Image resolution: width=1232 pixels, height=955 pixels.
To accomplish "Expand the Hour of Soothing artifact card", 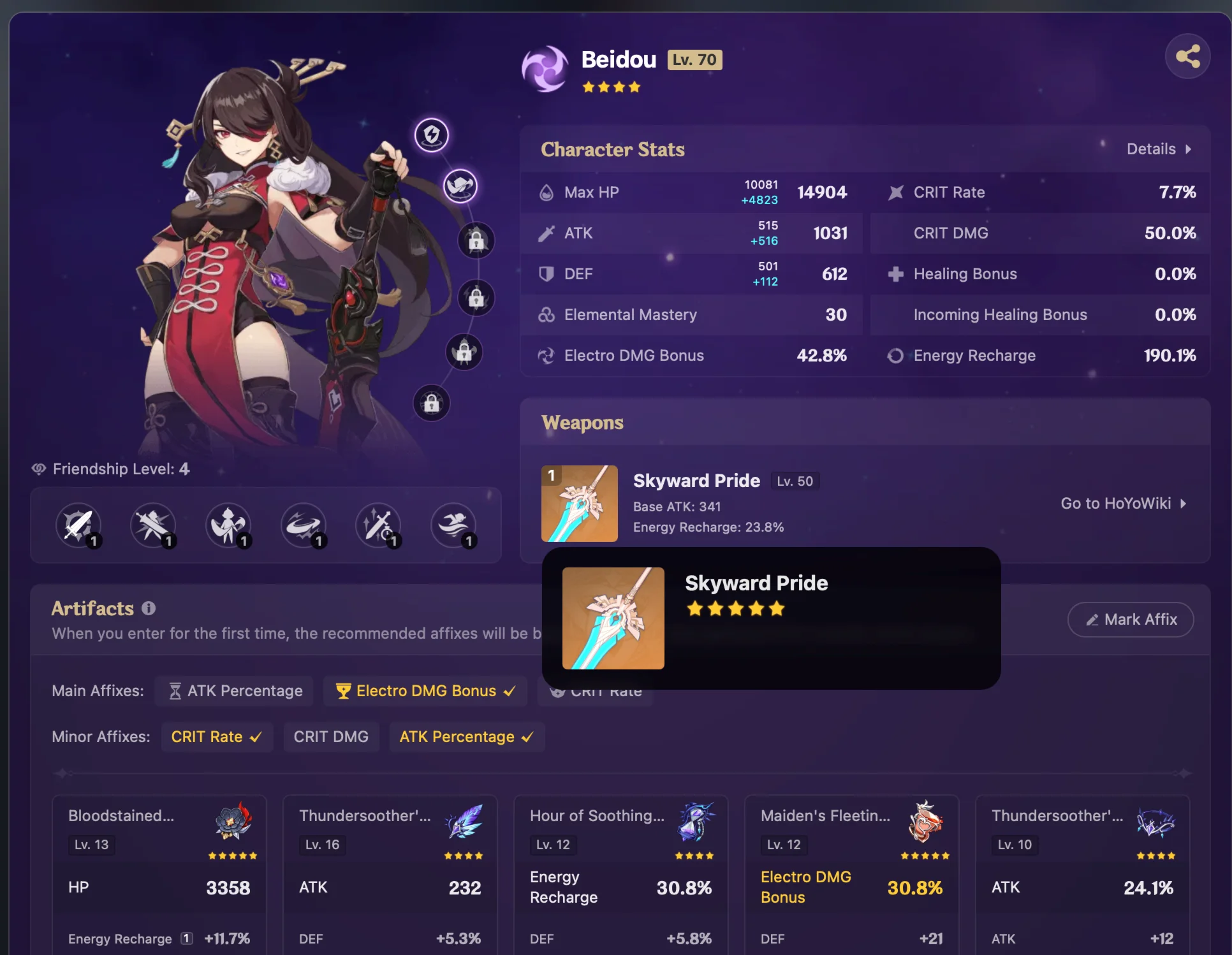I will click(620, 873).
